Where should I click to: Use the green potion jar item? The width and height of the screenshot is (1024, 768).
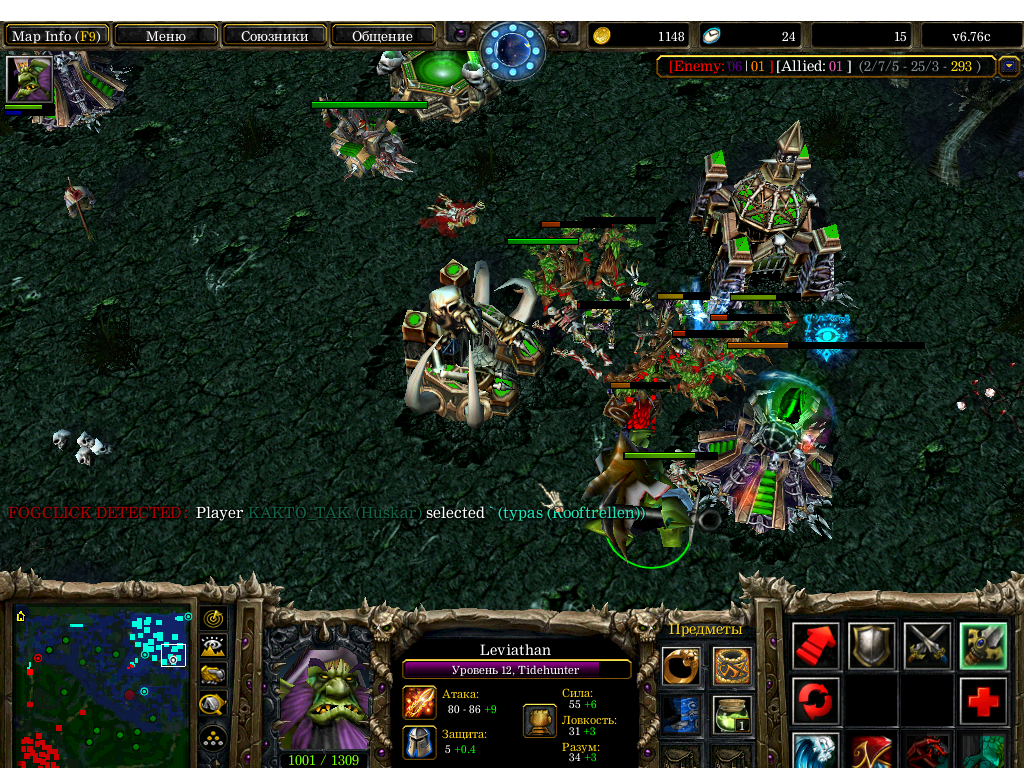click(732, 715)
